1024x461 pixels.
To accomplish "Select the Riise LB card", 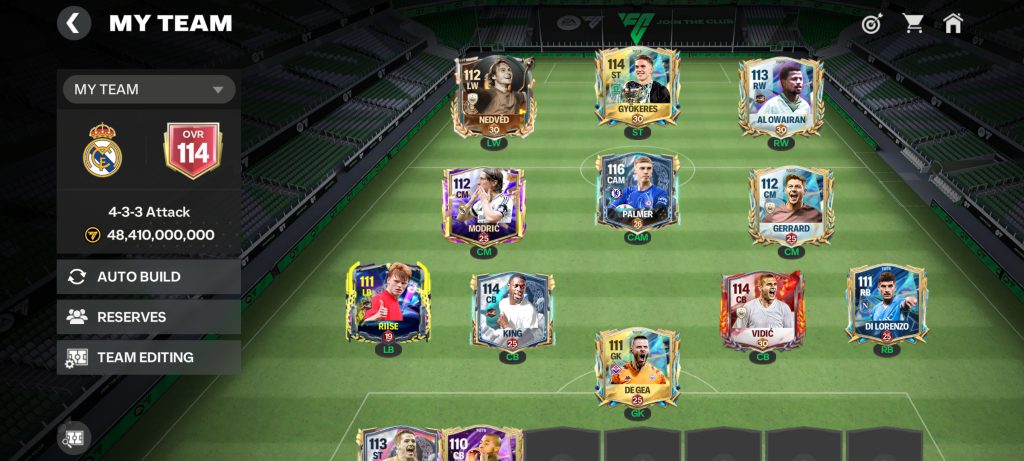I will click(x=388, y=303).
